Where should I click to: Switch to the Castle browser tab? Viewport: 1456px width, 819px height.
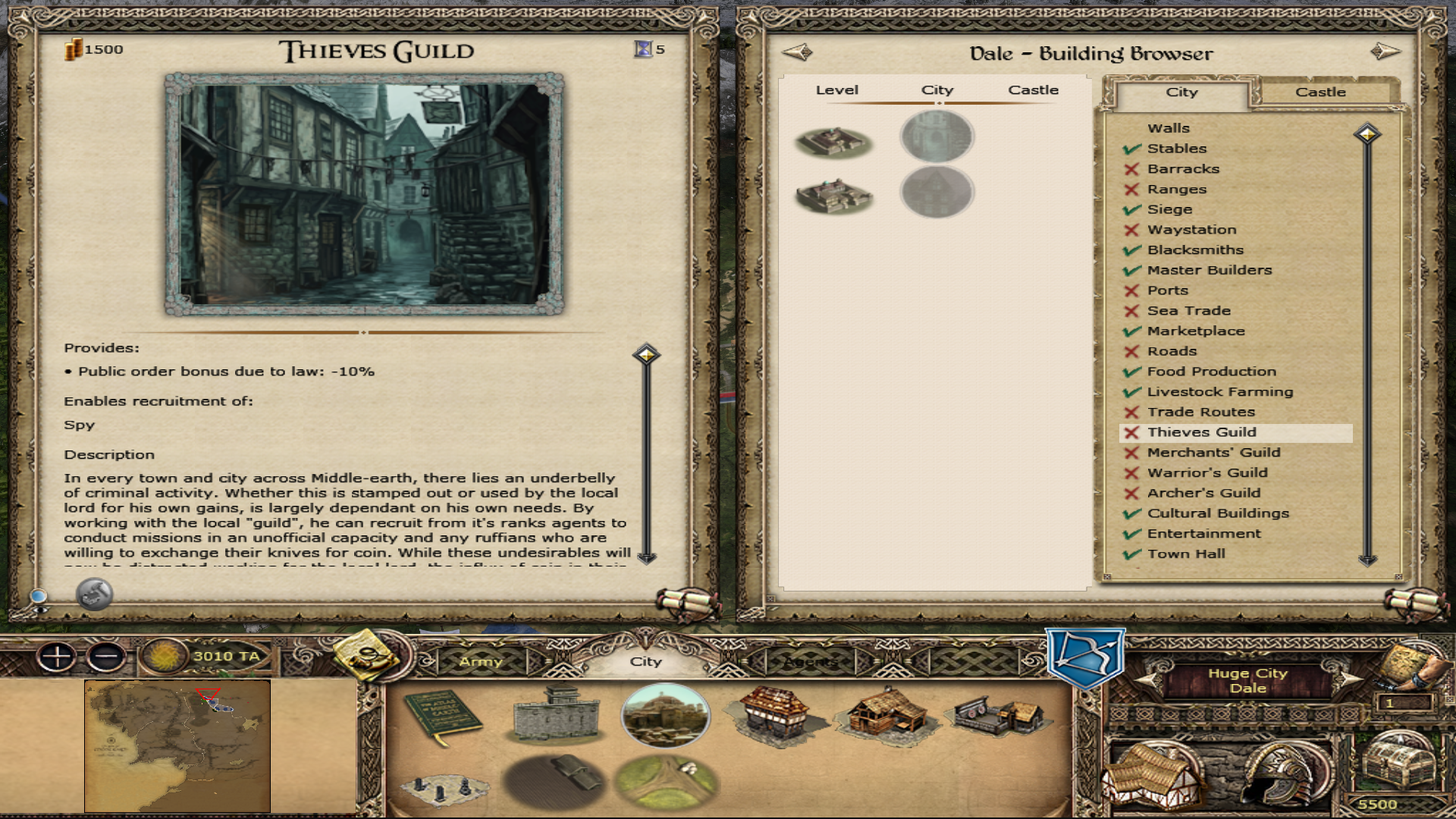tap(1319, 93)
